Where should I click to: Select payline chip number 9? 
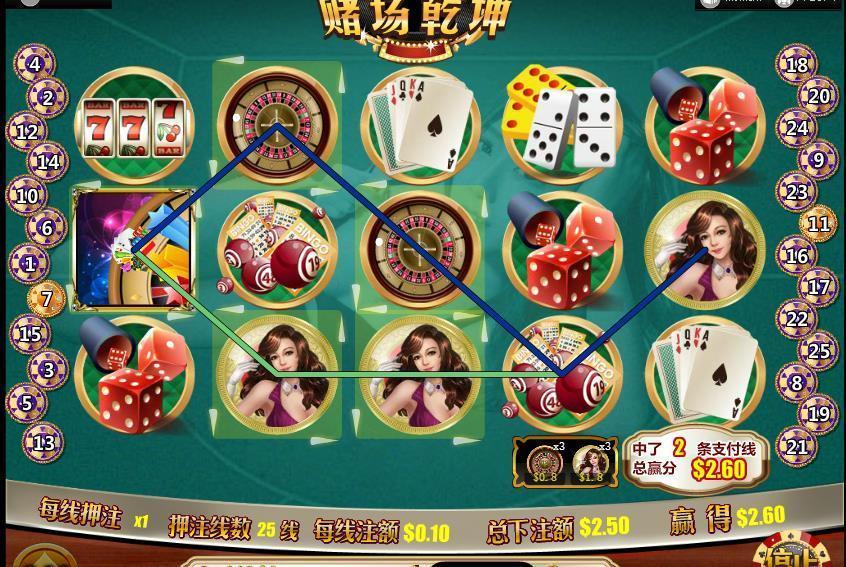tap(818, 159)
